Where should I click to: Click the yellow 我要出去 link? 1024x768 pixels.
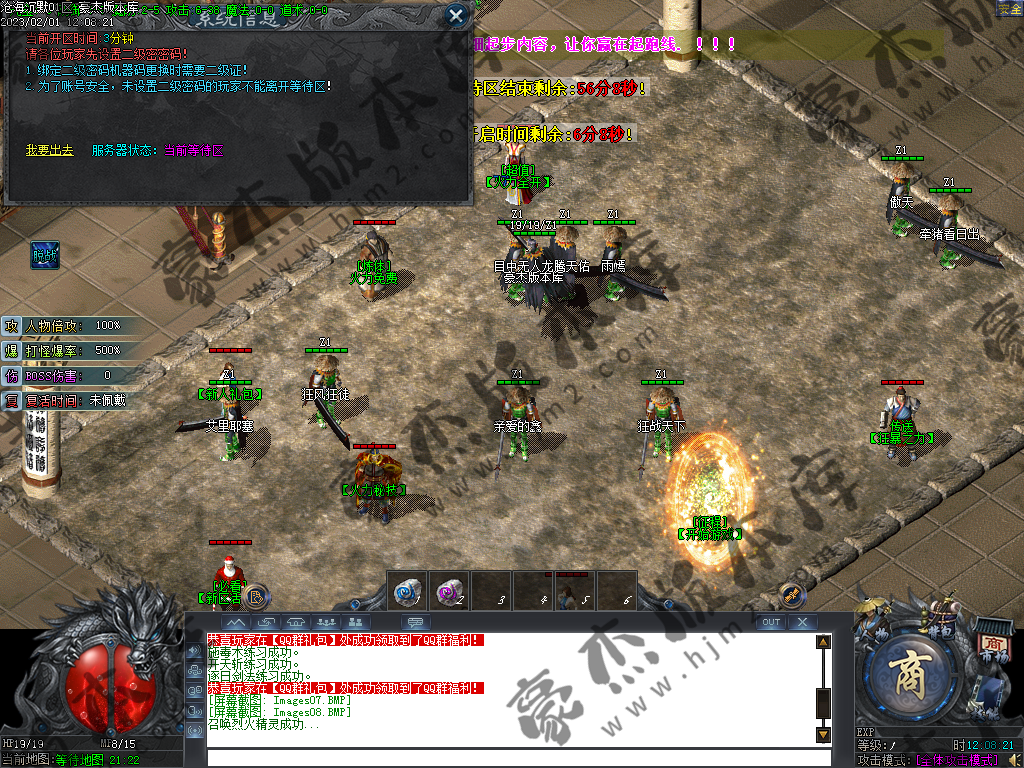[49, 150]
